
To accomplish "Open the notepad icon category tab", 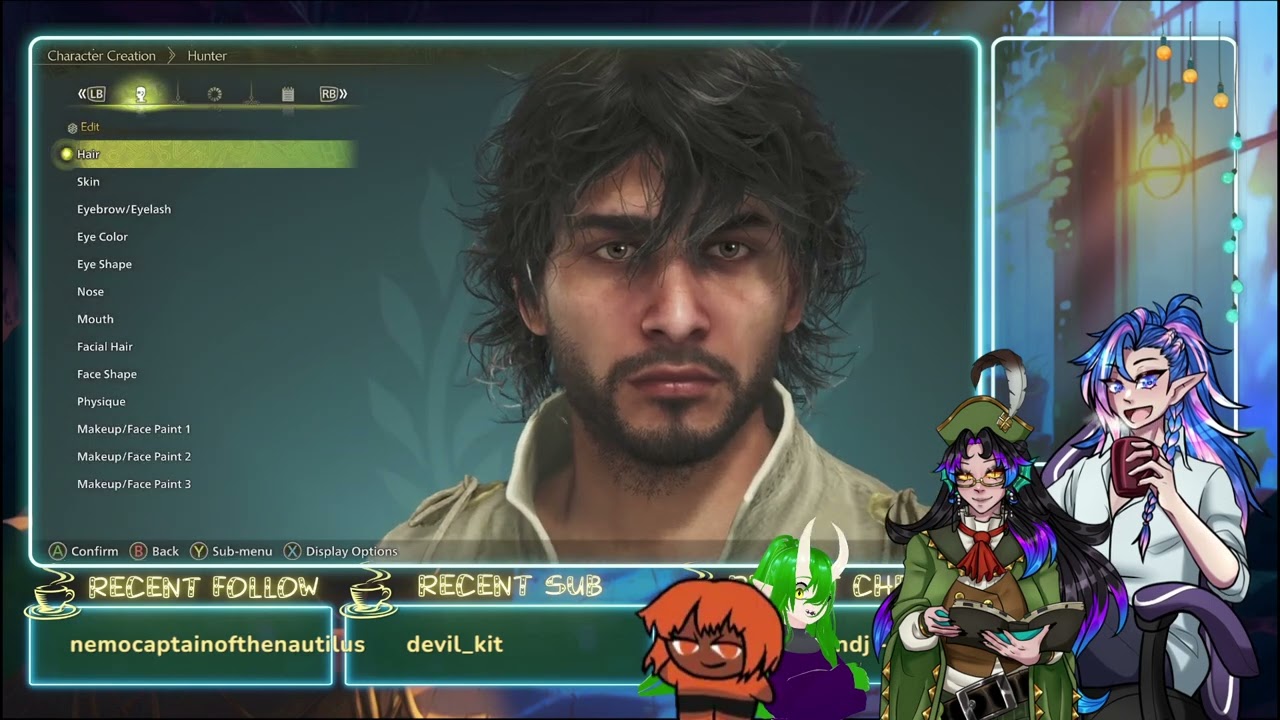I will tap(286, 92).
